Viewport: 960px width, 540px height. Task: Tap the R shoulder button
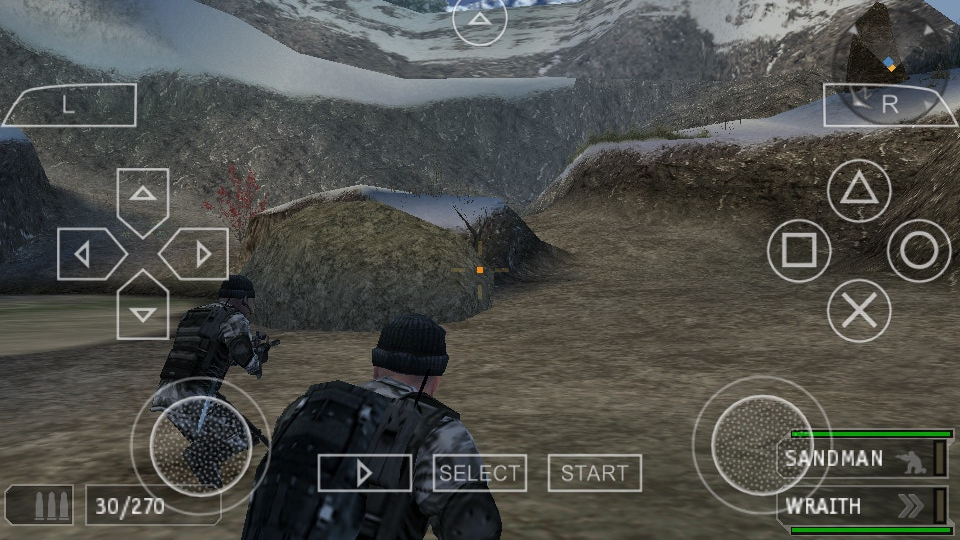[889, 104]
